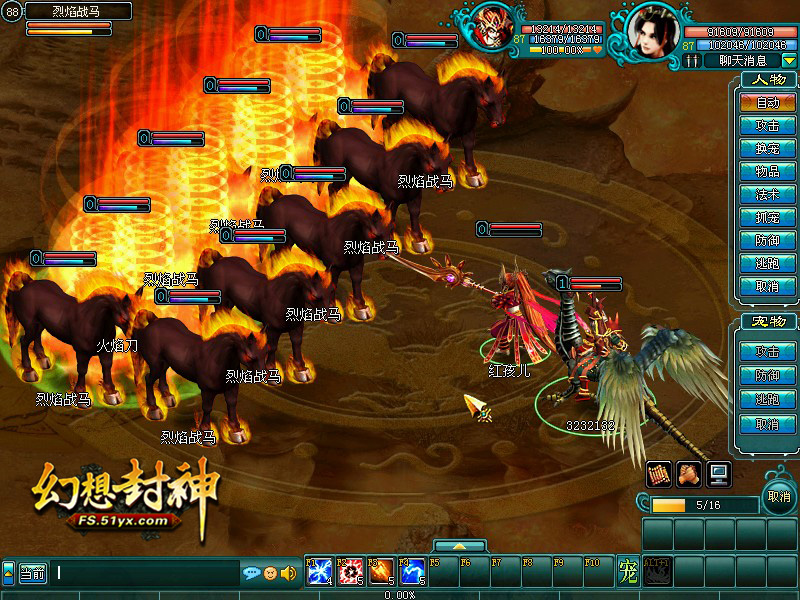Viewport: 800px width, 600px height.
Task: Choose the character's 攻击 attack command
Action: pyautogui.click(x=767, y=125)
